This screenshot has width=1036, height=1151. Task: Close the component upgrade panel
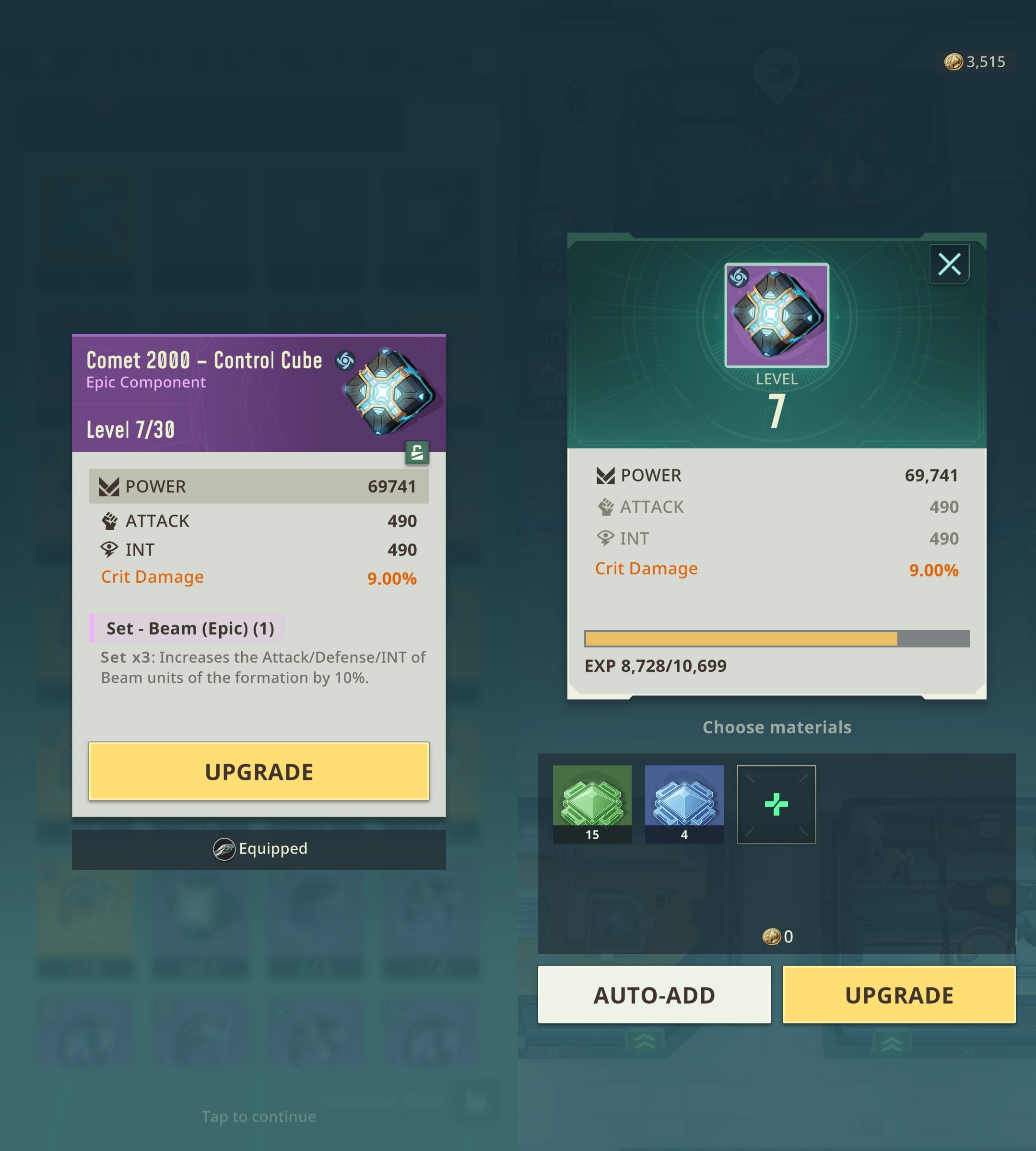949,264
